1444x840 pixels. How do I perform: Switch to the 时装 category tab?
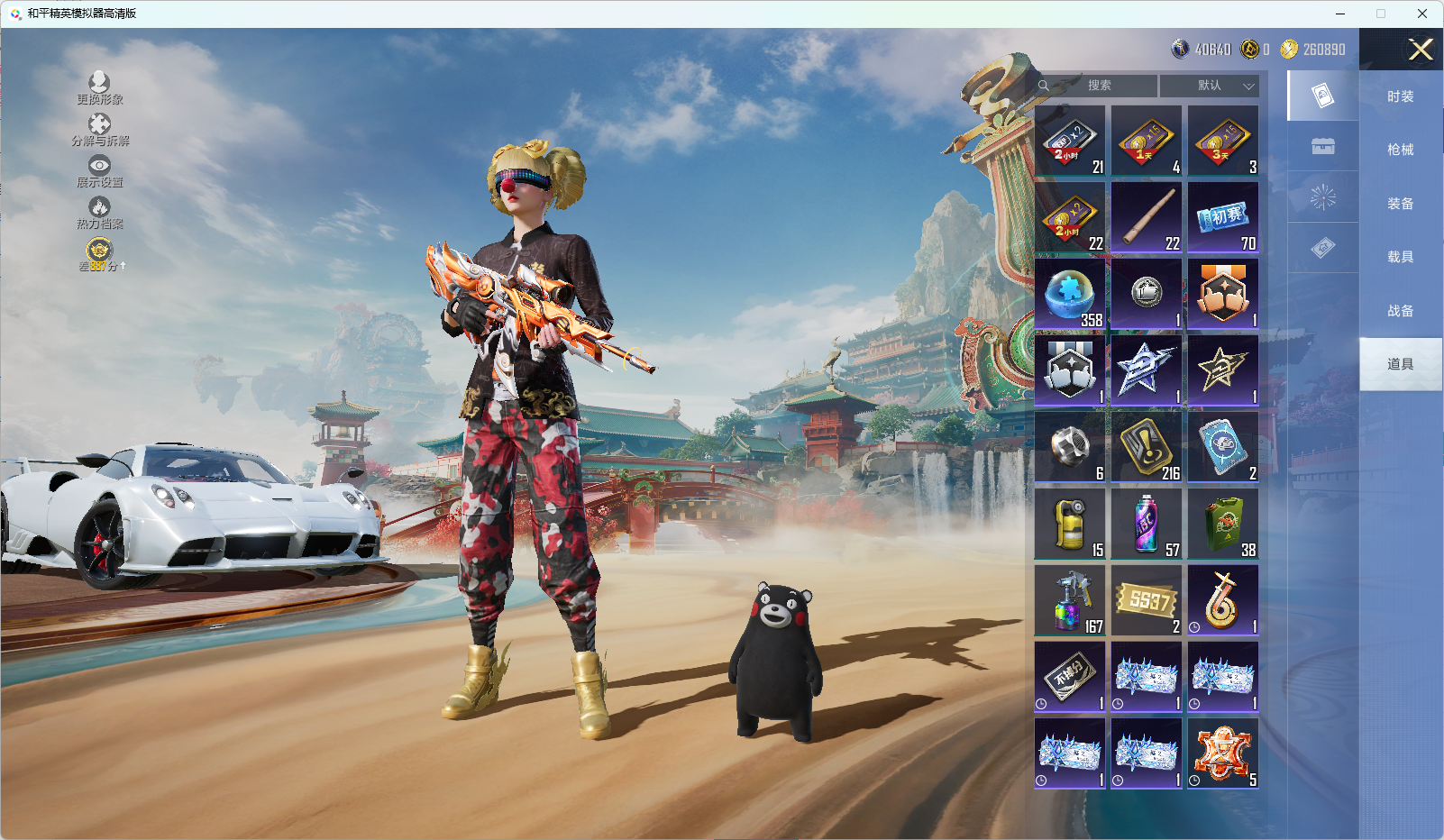coord(1400,96)
